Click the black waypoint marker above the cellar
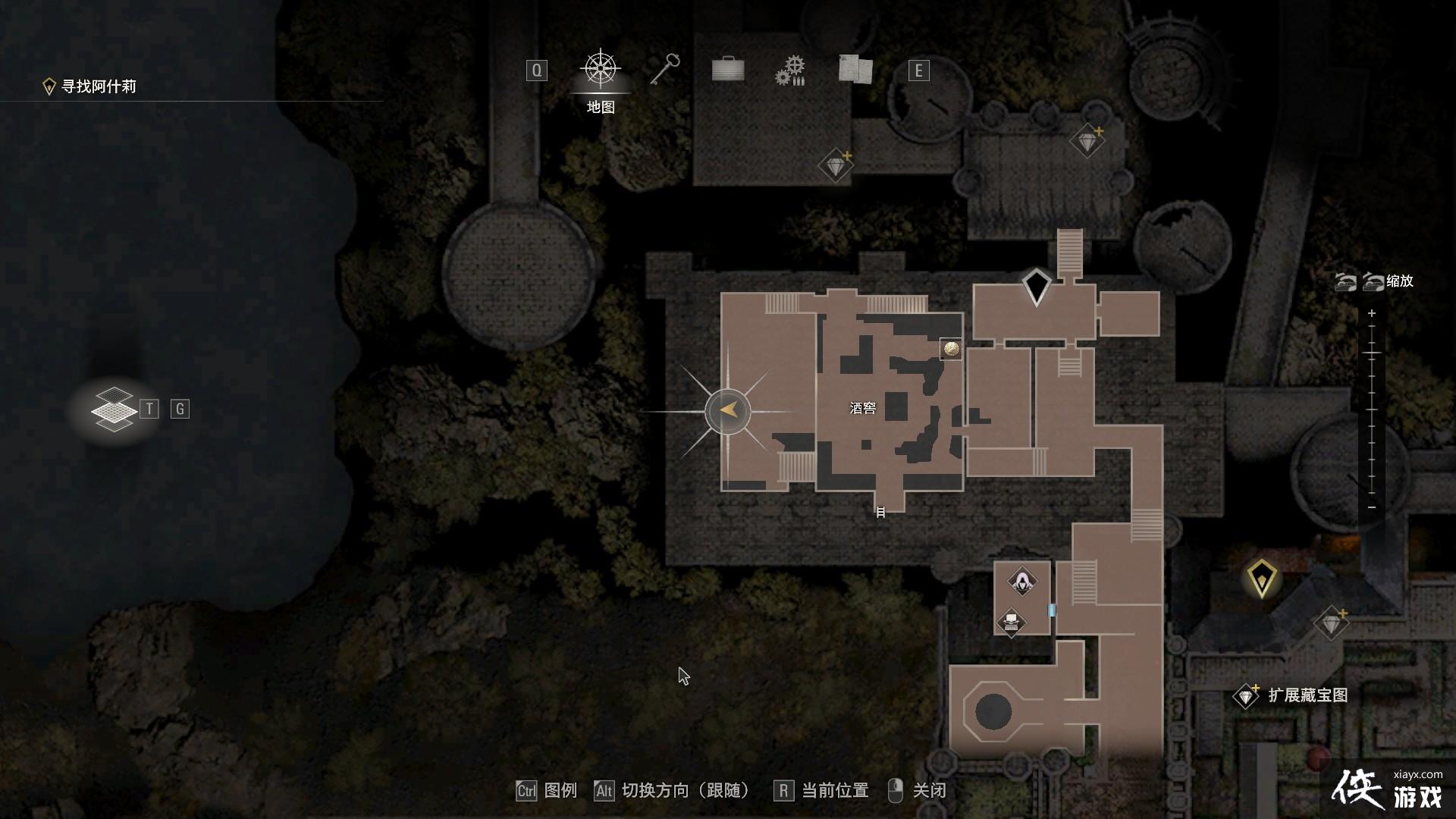 1036,287
